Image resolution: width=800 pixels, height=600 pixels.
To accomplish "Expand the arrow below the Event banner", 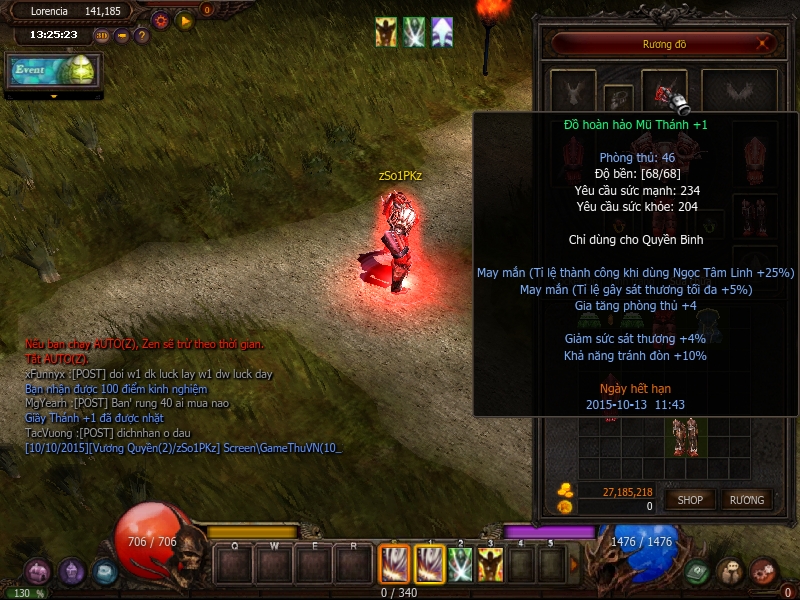I will pyautogui.click(x=54, y=96).
